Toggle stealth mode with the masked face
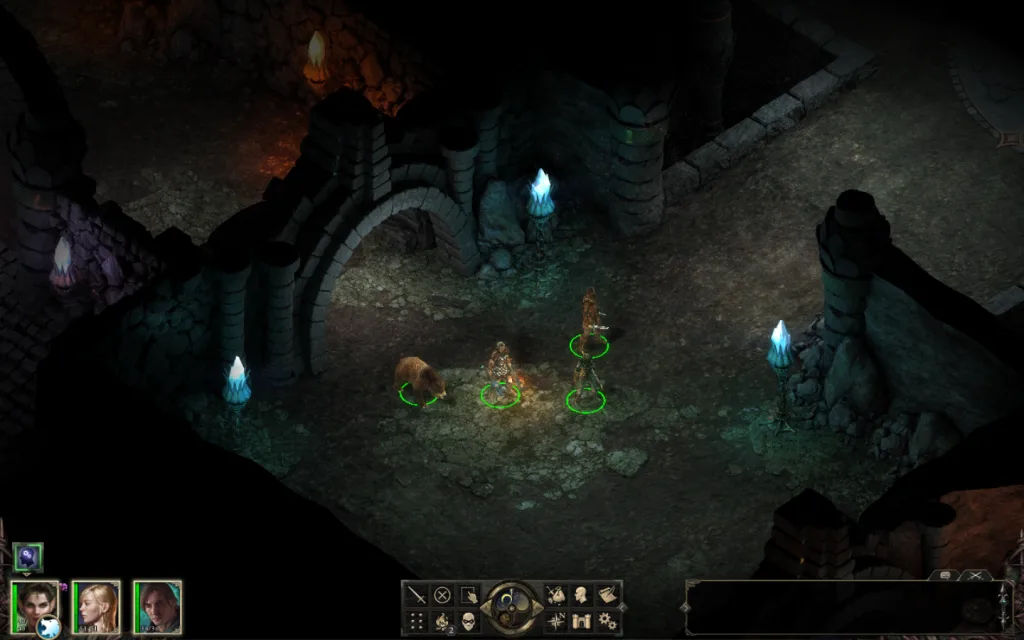Image resolution: width=1024 pixels, height=640 pixels. (468, 621)
